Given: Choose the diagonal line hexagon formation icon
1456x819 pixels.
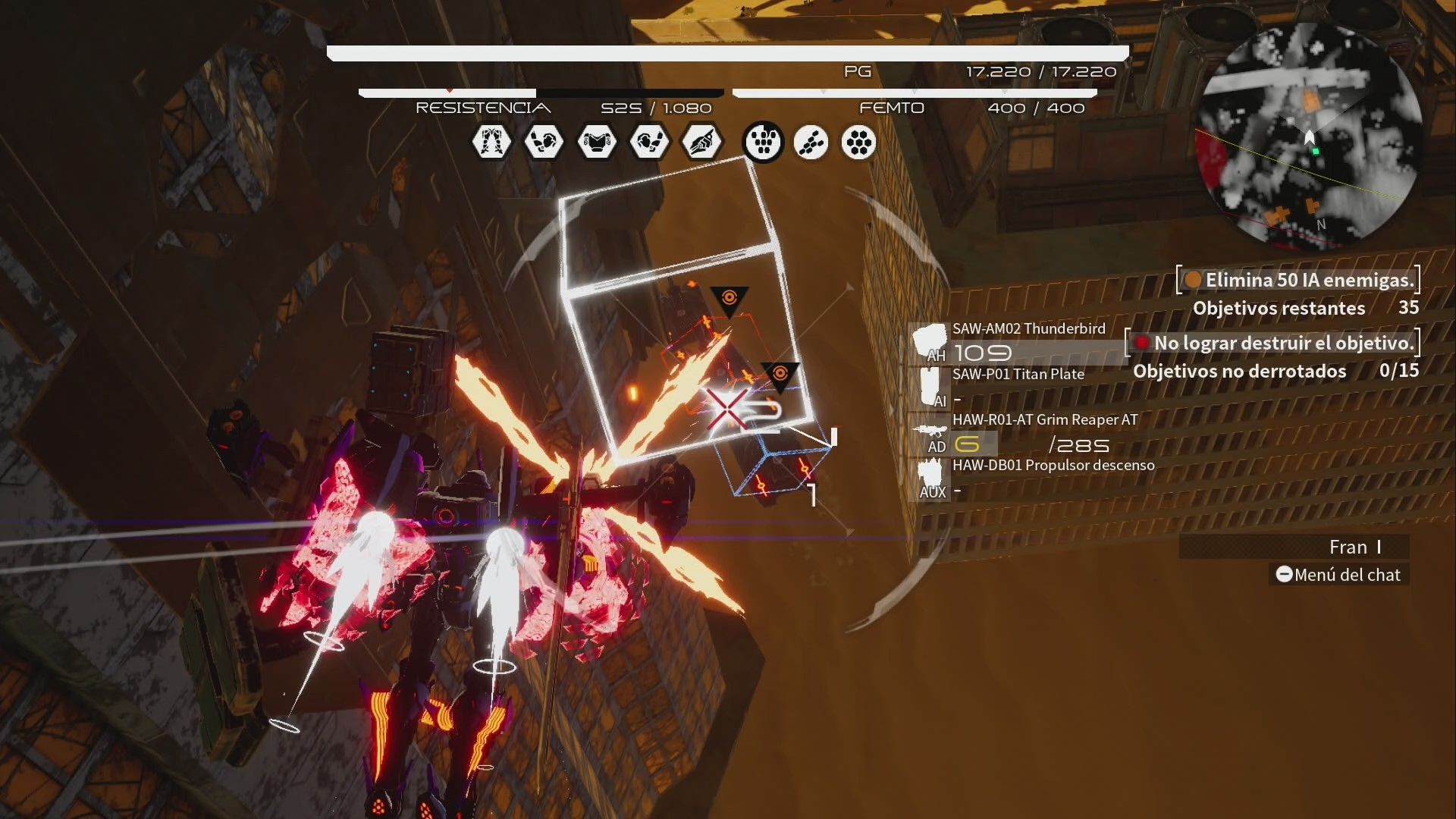Looking at the screenshot, I should click(x=811, y=142).
